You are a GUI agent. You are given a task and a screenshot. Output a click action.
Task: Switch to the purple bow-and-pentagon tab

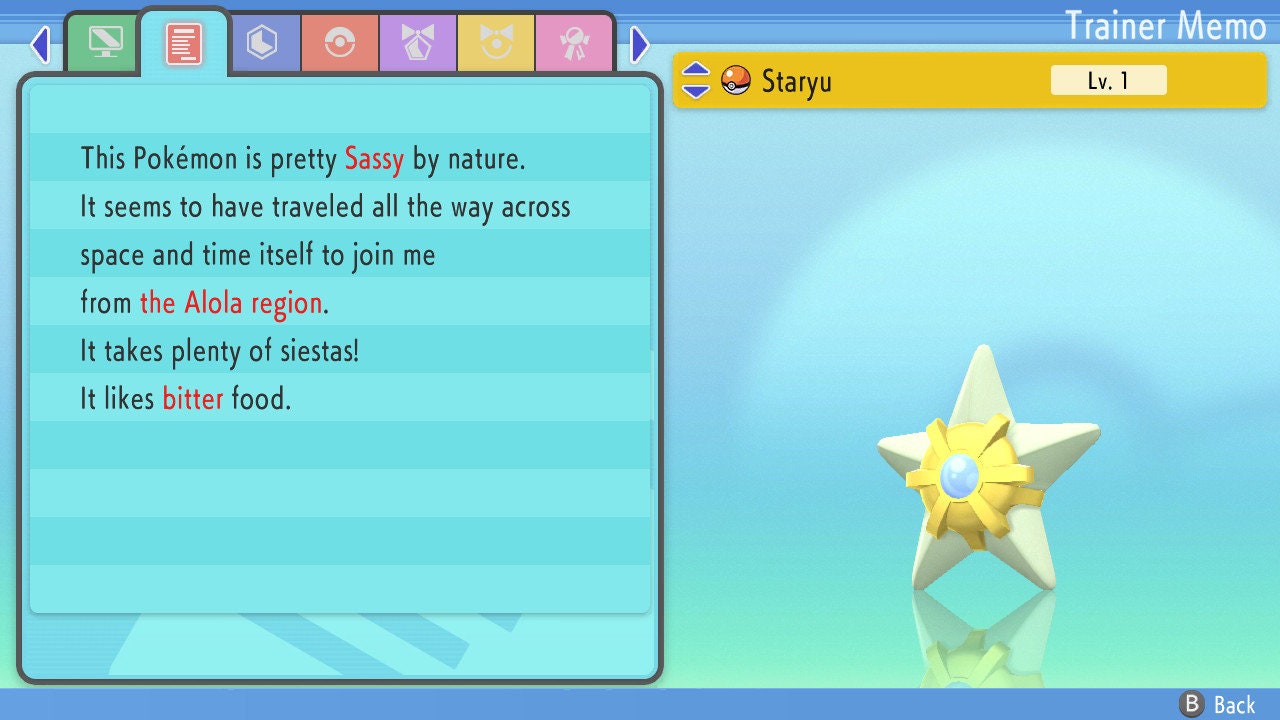click(418, 43)
